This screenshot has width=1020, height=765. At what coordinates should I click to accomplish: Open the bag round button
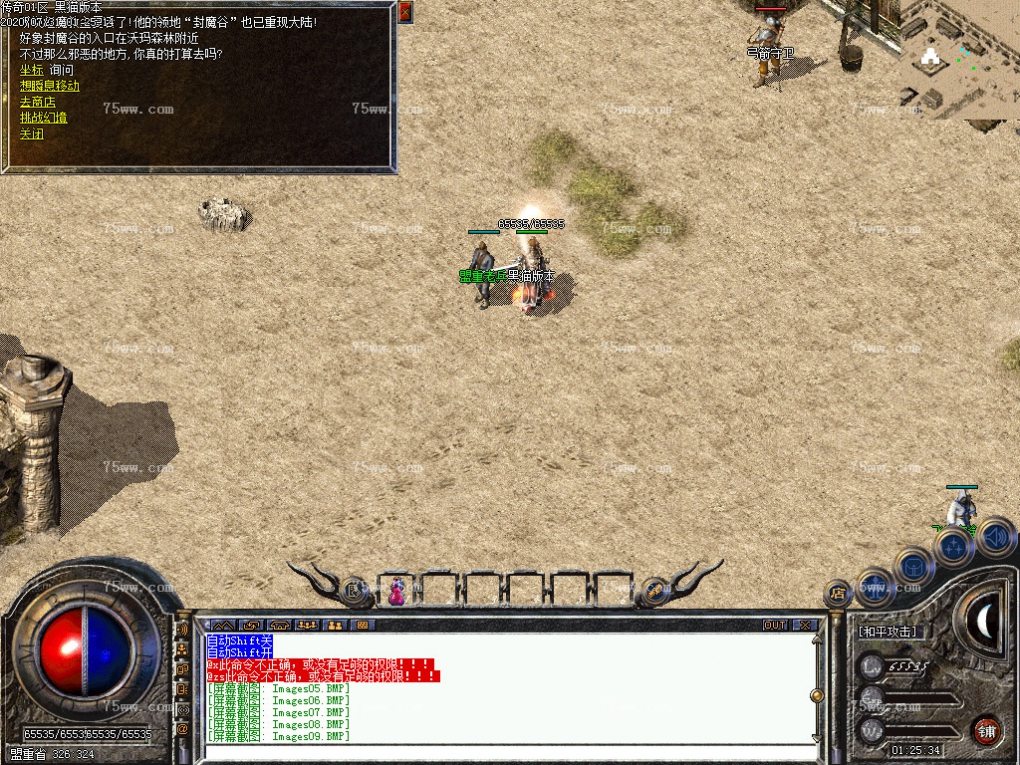point(914,566)
